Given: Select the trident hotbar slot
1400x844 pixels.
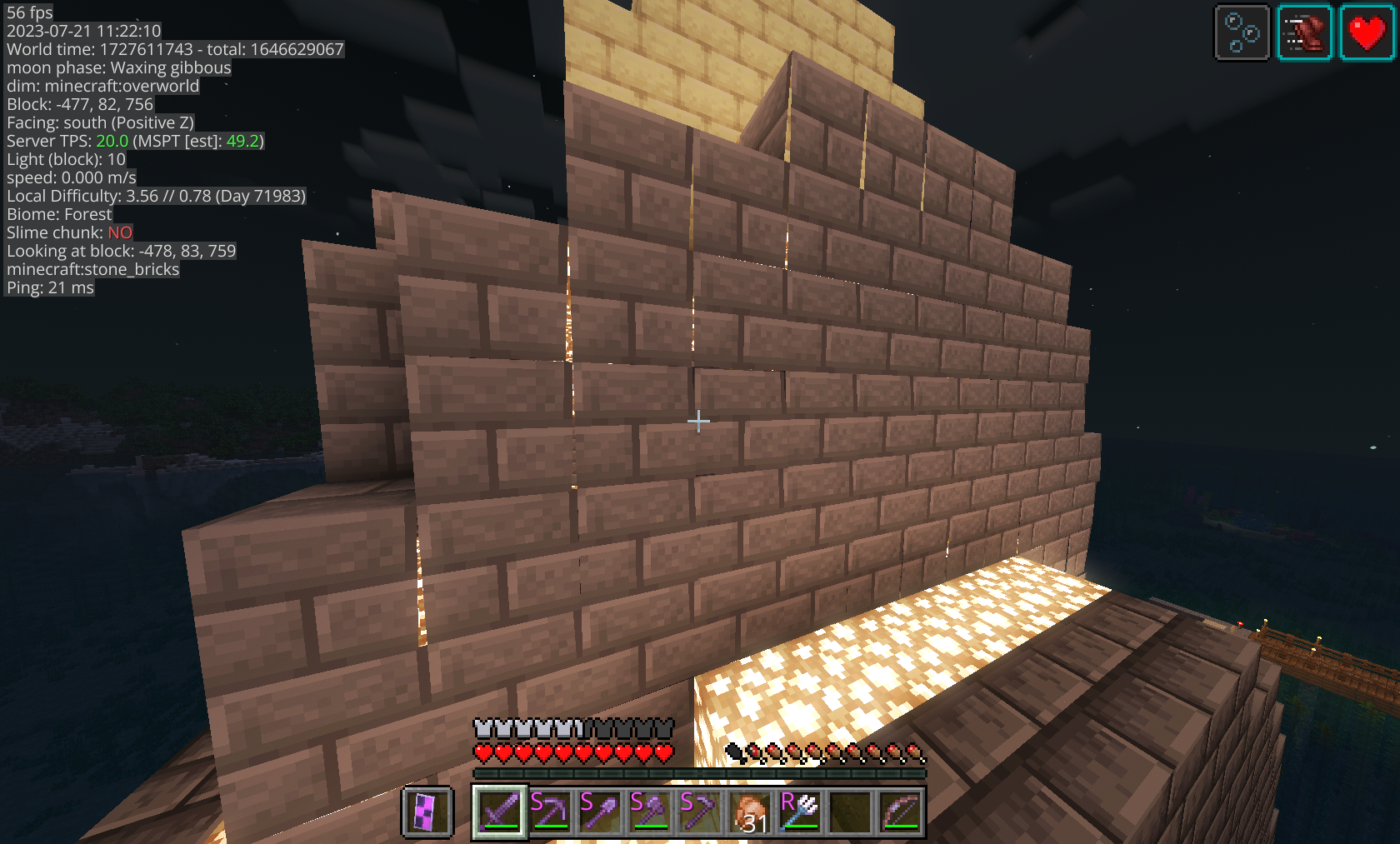Looking at the screenshot, I should coord(800,812).
